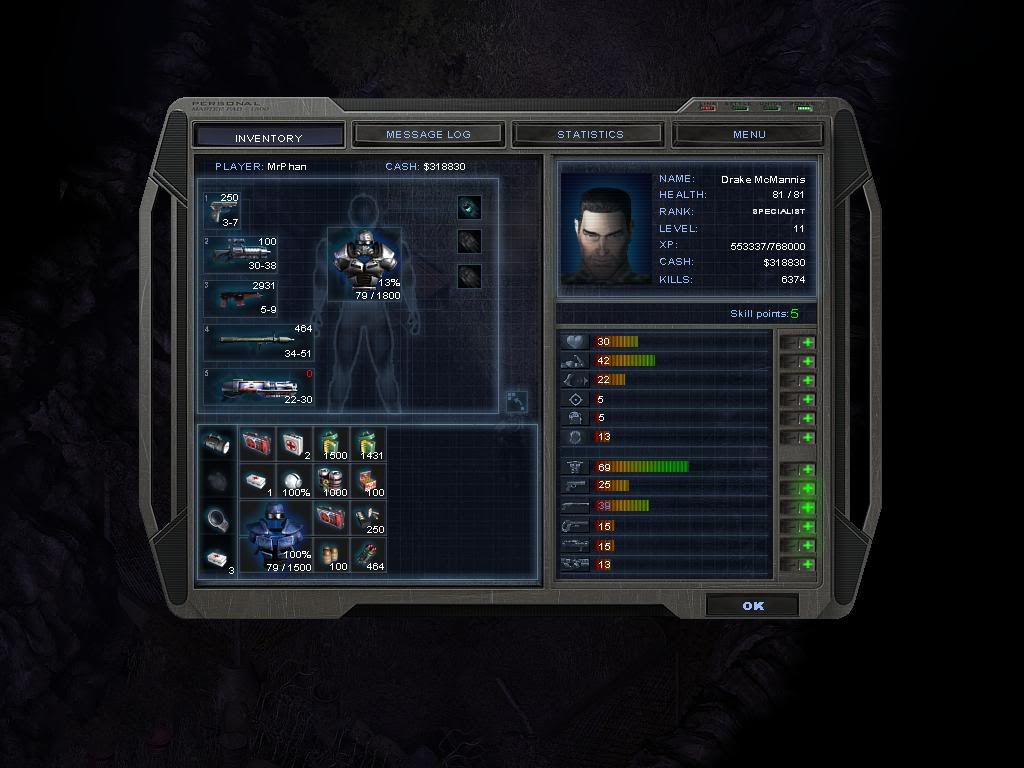Close the pad with the OK button
Image resolution: width=1024 pixels, height=768 pixels.
click(752, 606)
